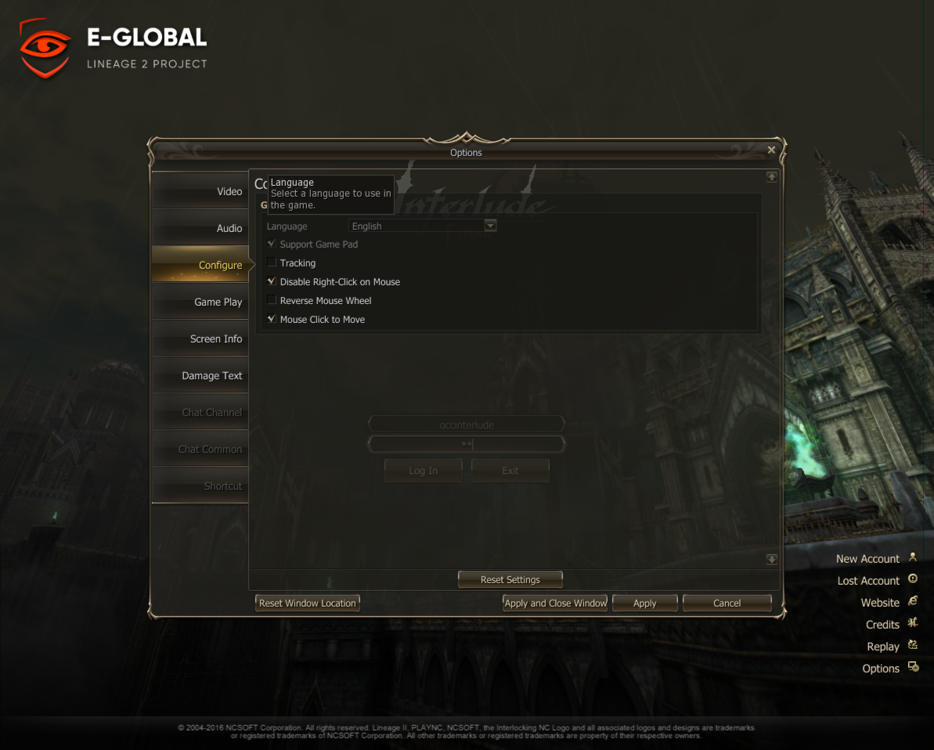View the Credits
Viewport: 934px width, 750px height.
click(883, 625)
